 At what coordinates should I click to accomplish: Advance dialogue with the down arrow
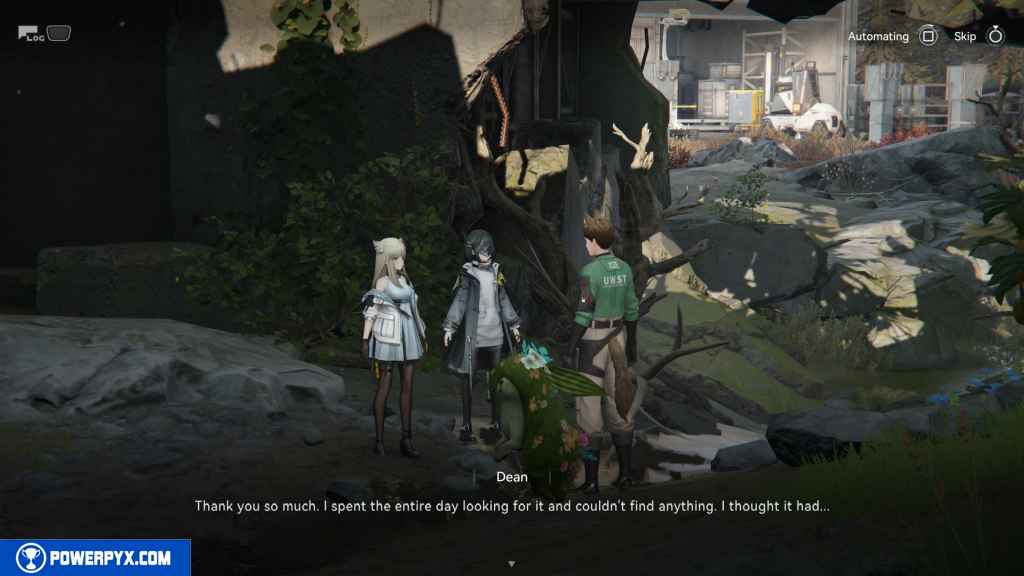(x=512, y=564)
